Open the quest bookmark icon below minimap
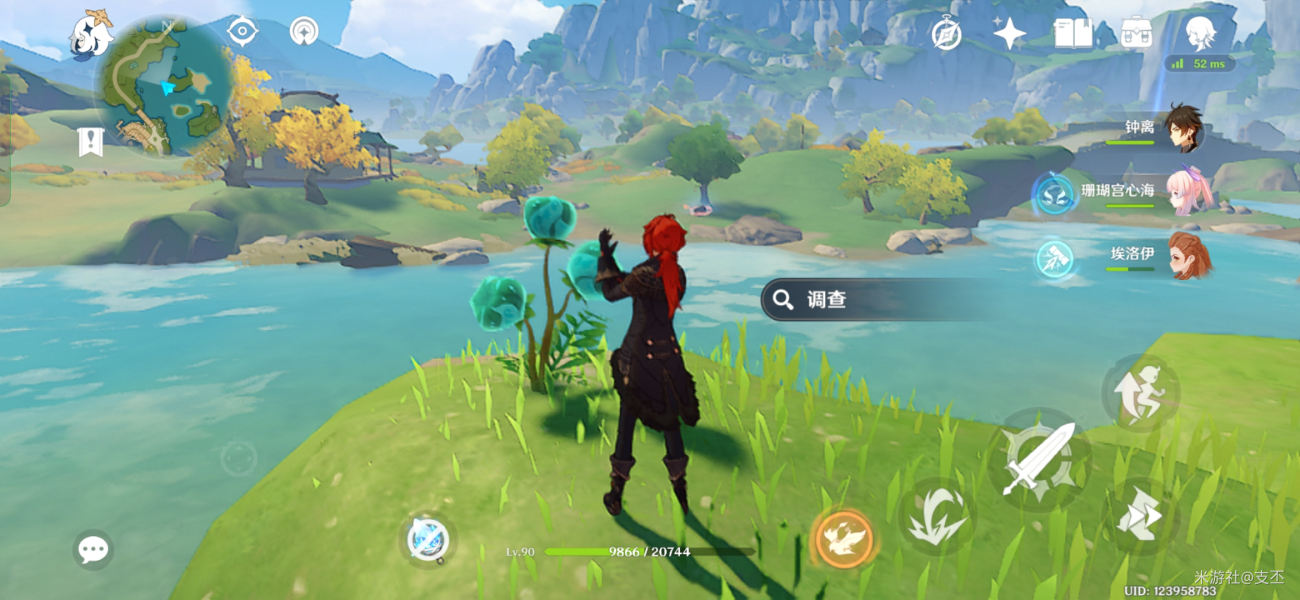Viewport: 1300px width, 600px height. coord(91,142)
